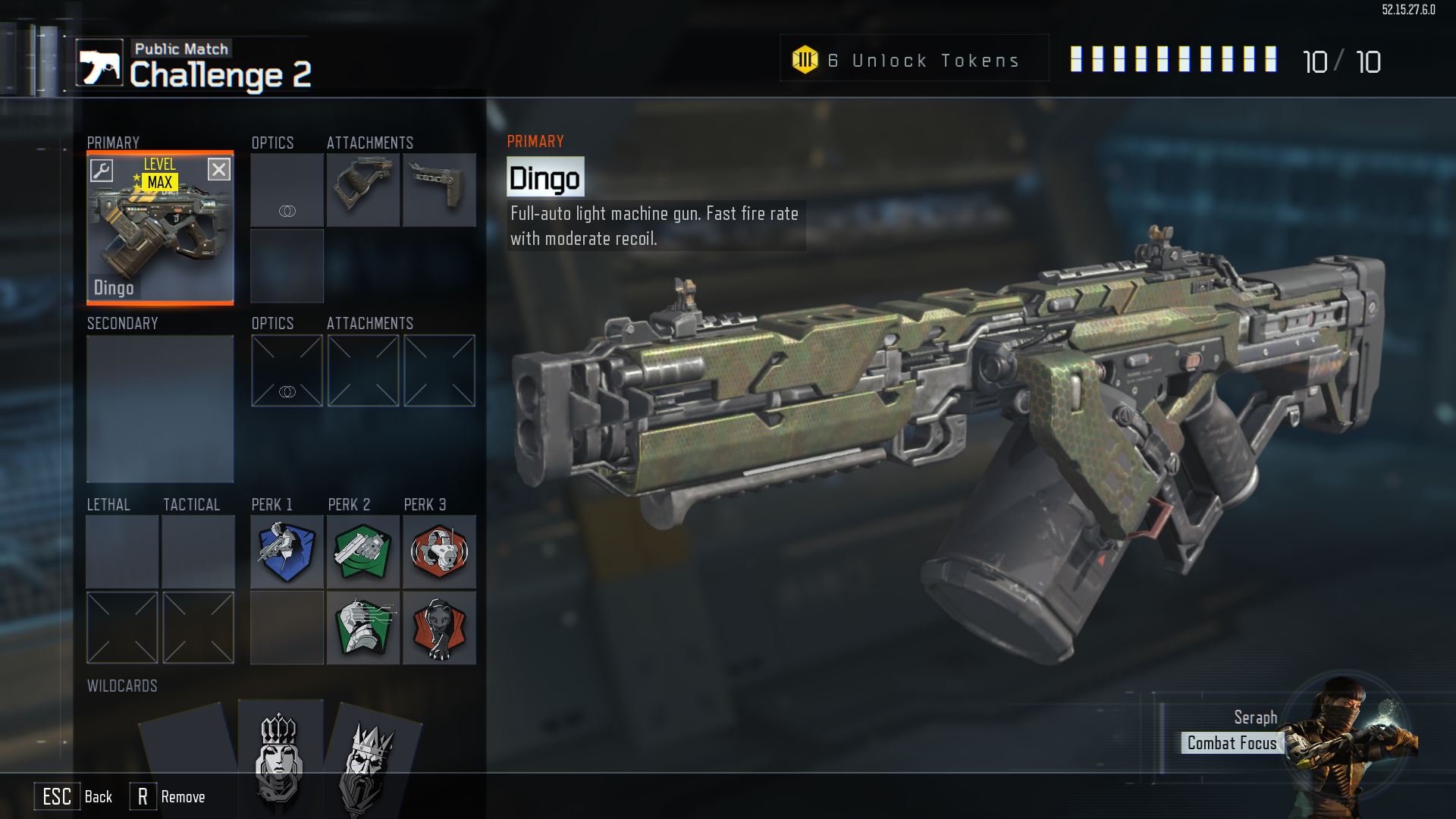Select the blue Perk 1 icon
Viewport: 1456px width, 819px height.
point(287,552)
